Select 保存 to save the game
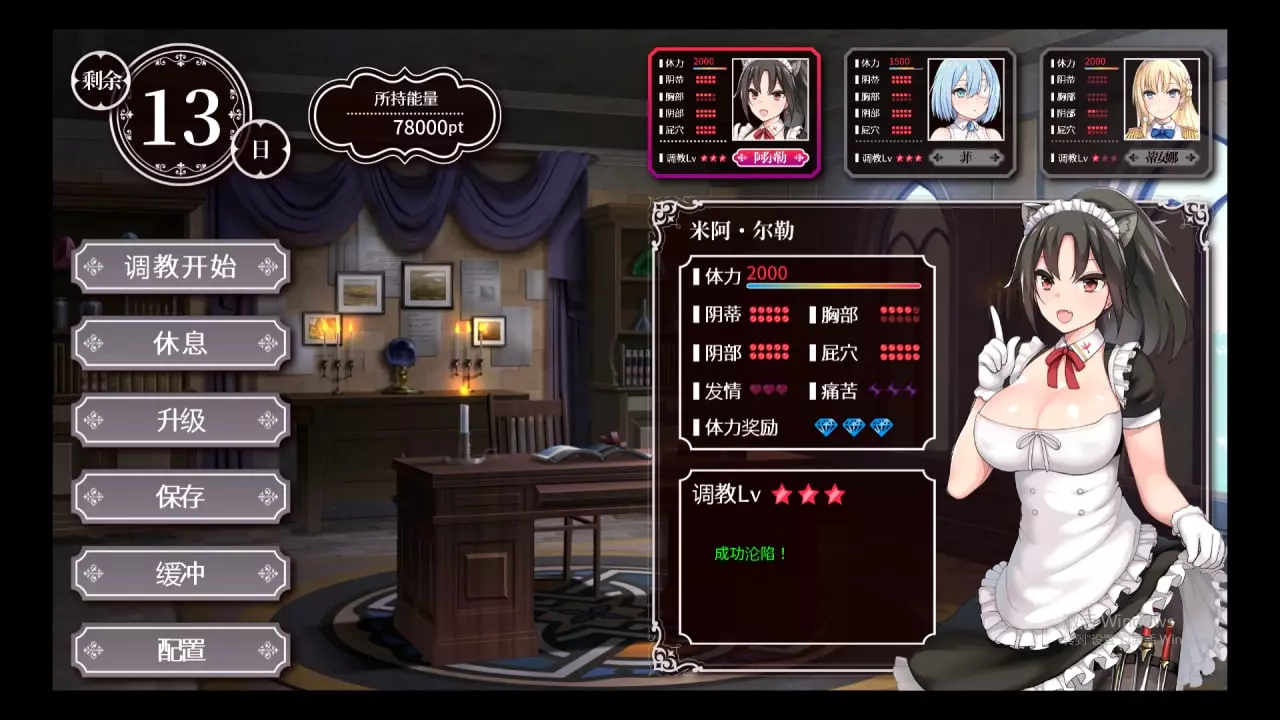The image size is (1280, 720). (181, 497)
